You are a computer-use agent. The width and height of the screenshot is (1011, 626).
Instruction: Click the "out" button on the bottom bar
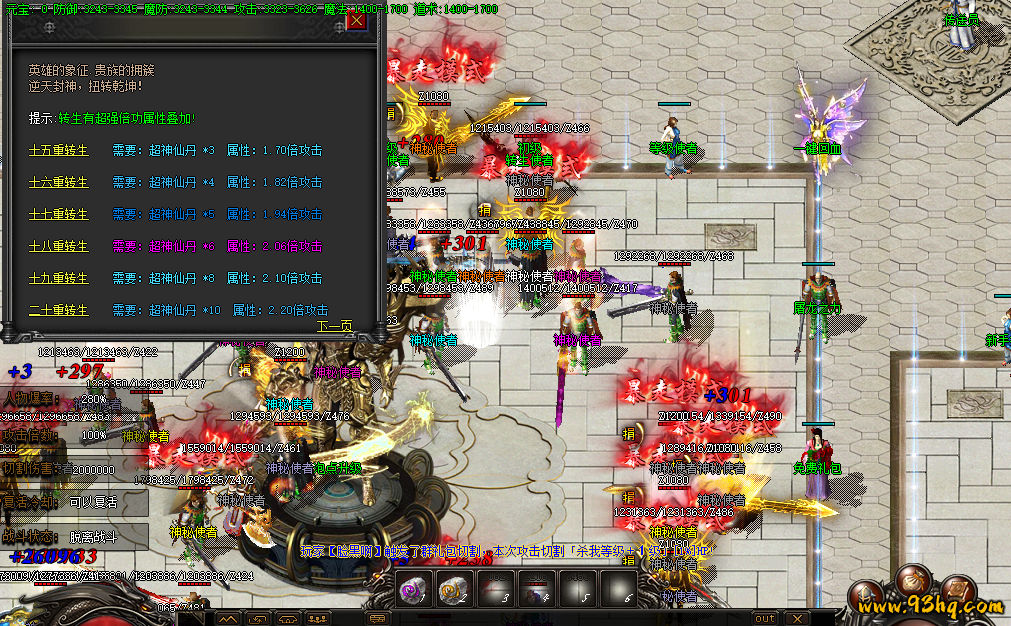coord(764,618)
